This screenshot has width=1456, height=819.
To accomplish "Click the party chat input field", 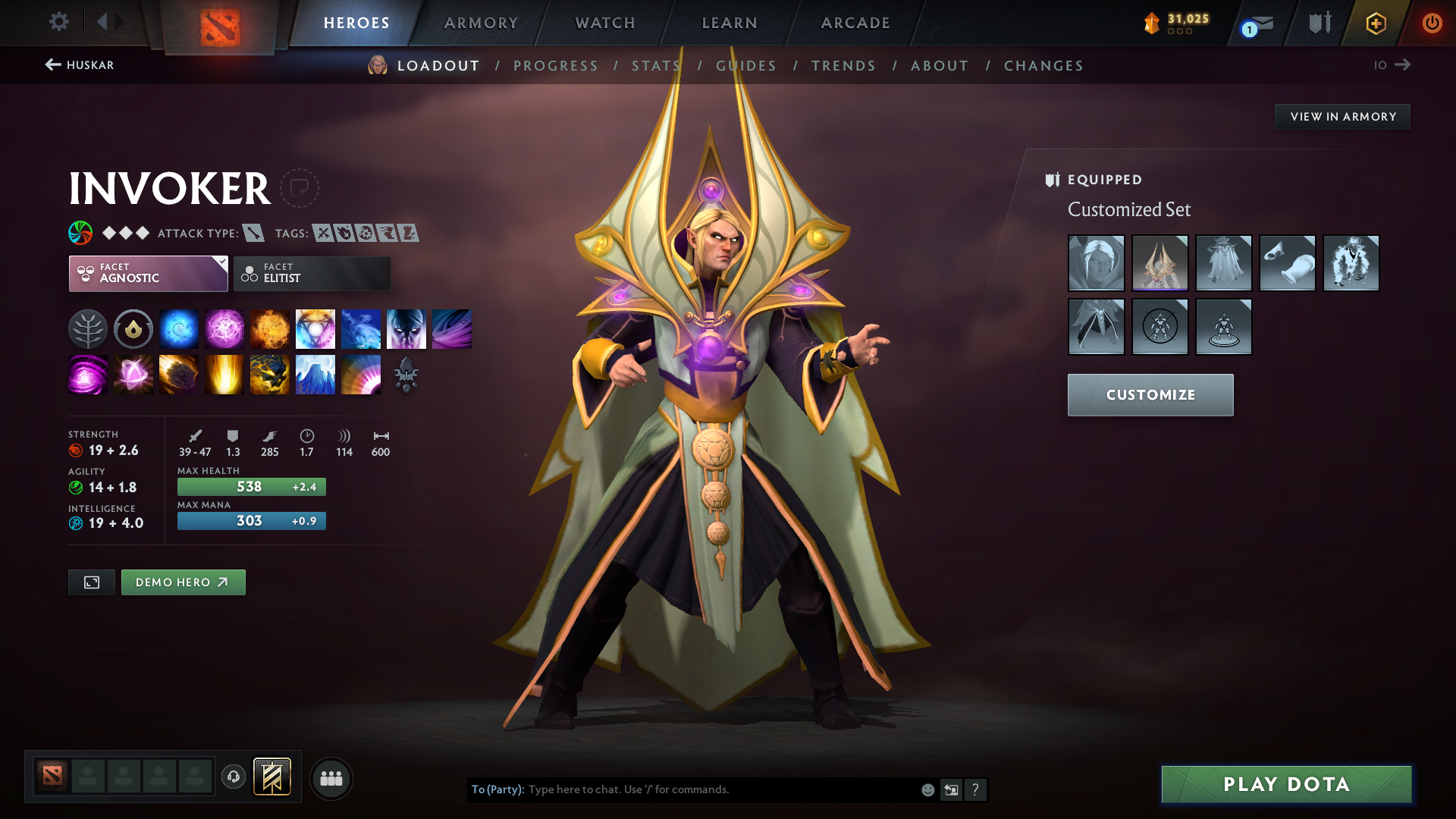I will point(682,789).
